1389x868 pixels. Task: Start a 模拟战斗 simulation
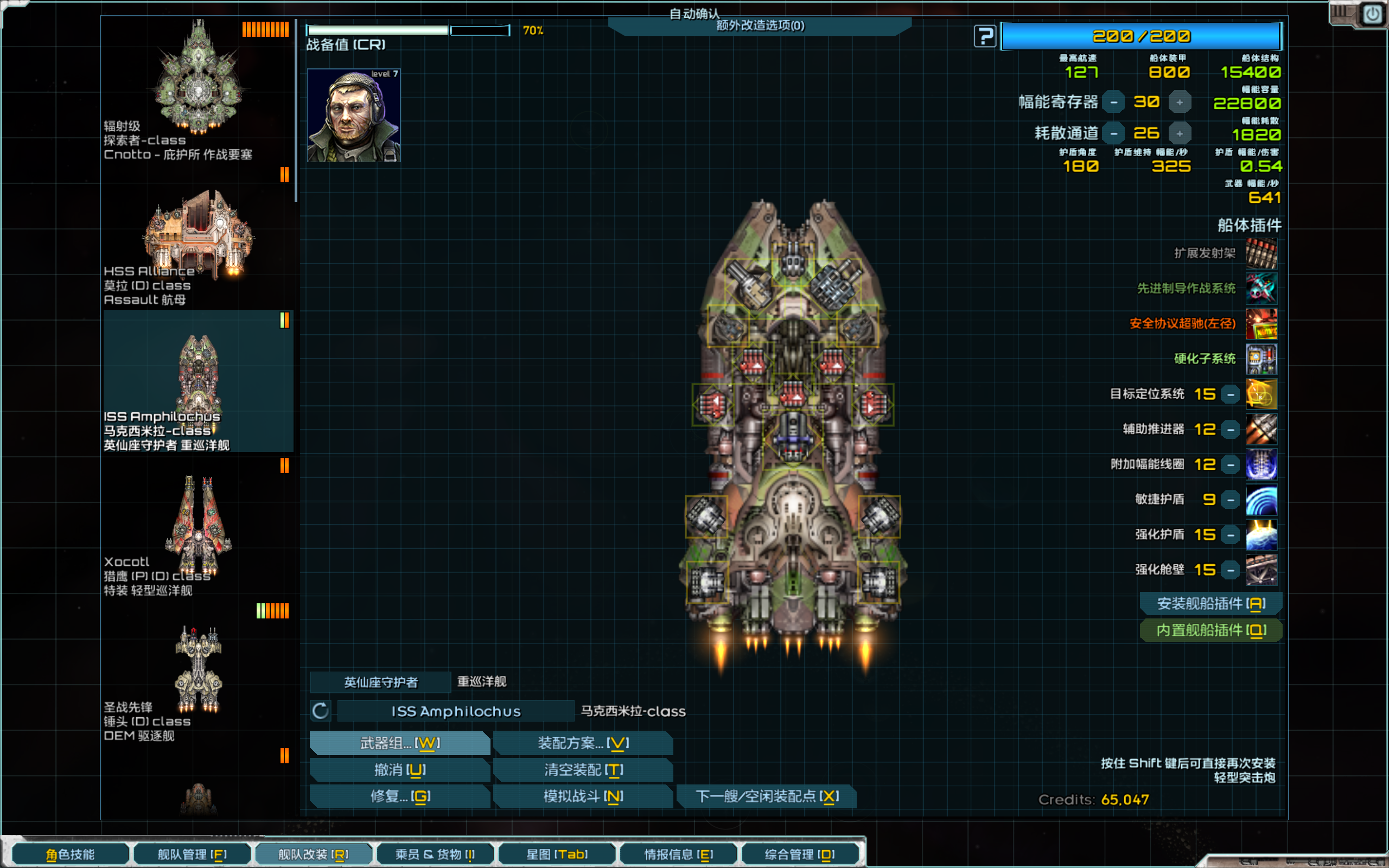(583, 796)
